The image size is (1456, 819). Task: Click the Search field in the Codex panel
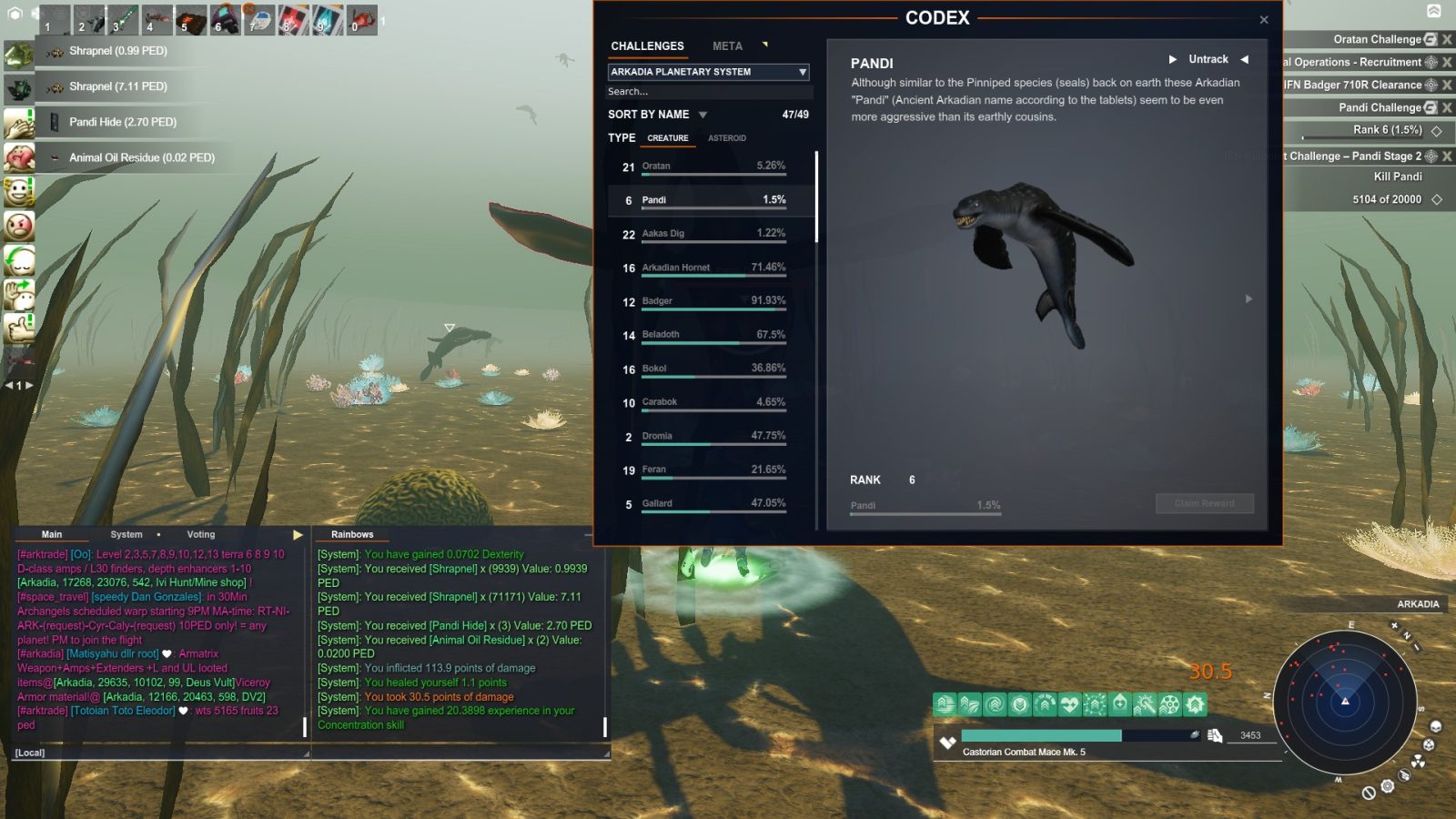click(x=708, y=92)
